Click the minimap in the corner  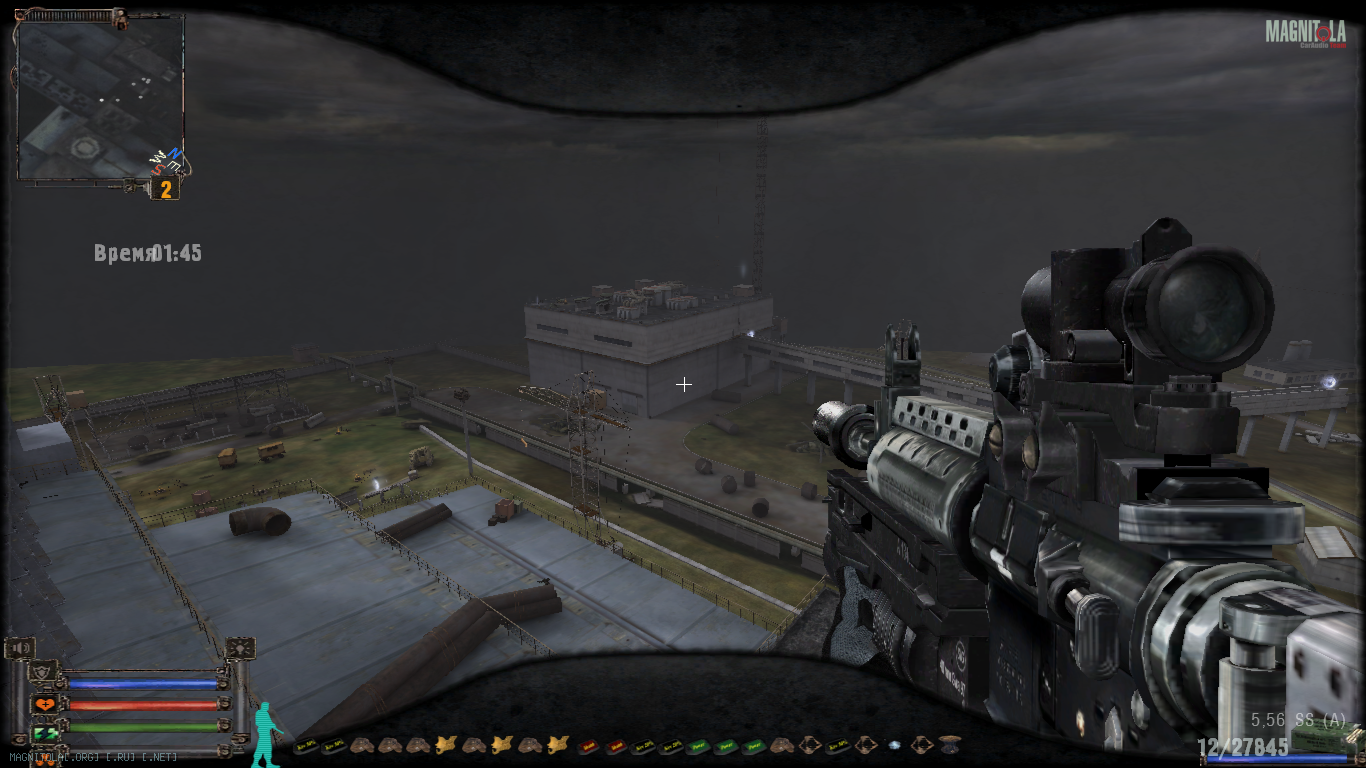point(100,97)
